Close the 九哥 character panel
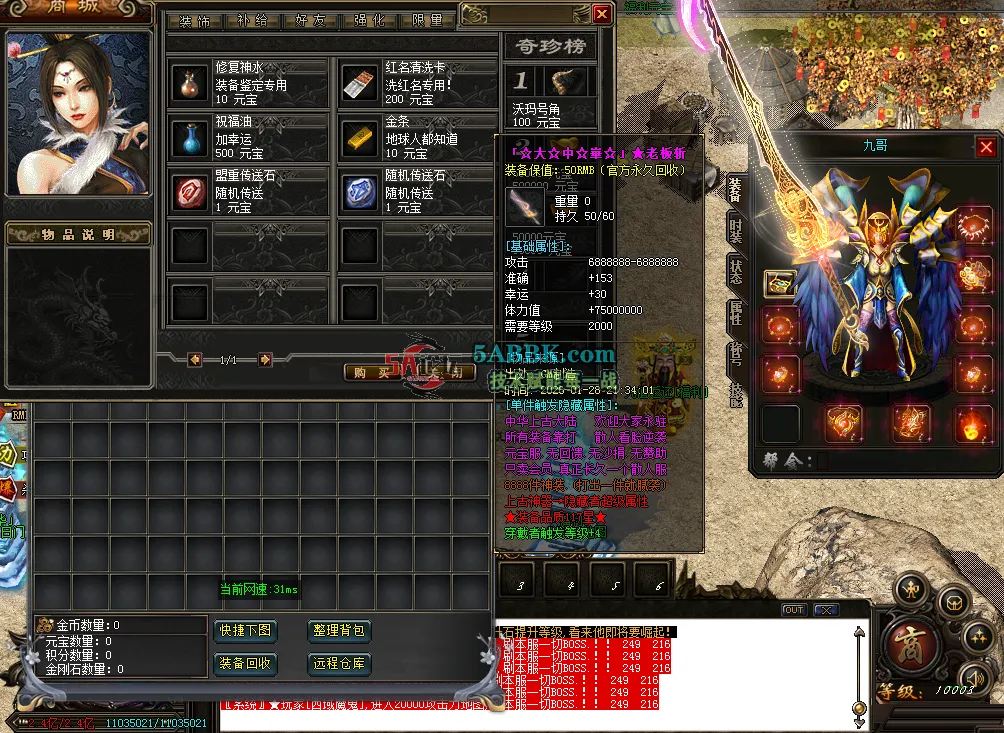This screenshot has width=1004, height=733. (x=986, y=148)
